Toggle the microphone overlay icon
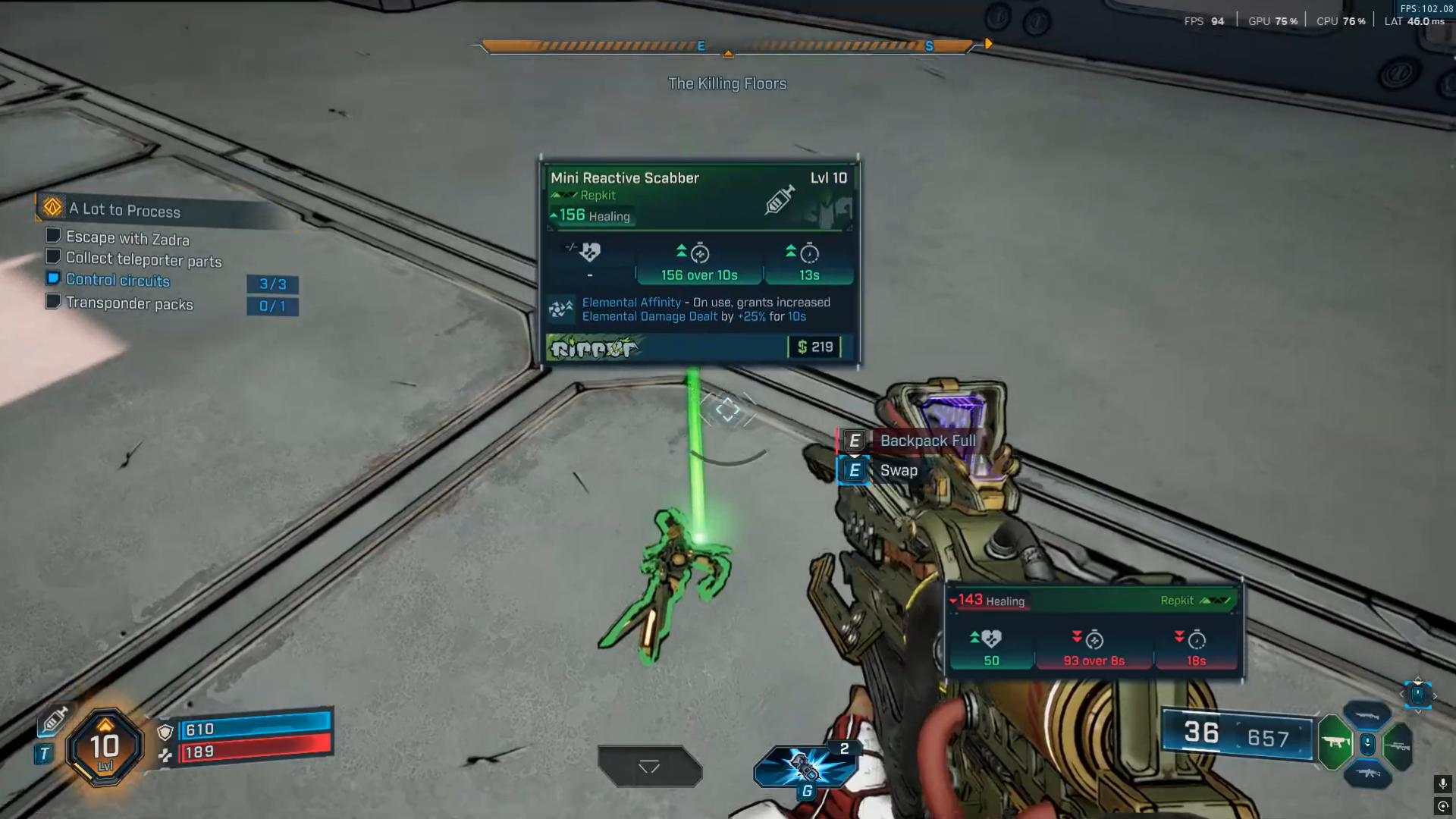1456x819 pixels. 1442,783
